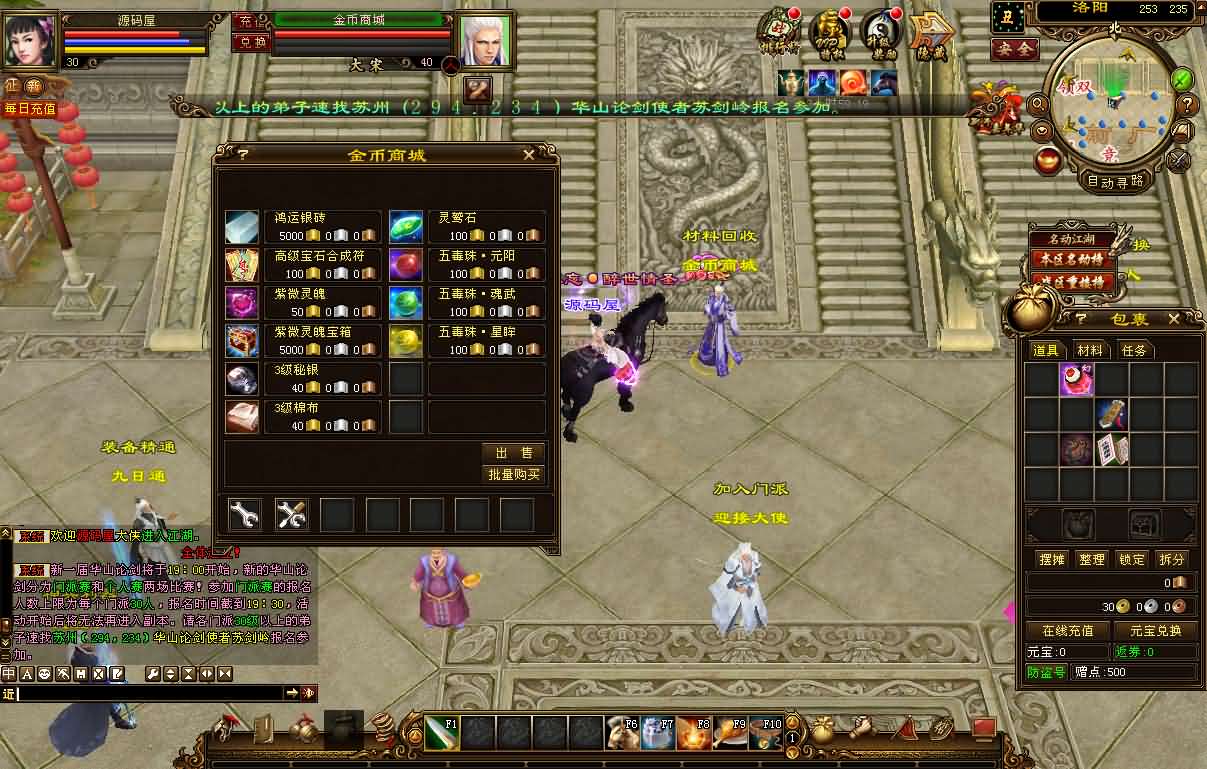Open the 排行榜 ranking icon
The image size is (1207, 769).
(x=779, y=30)
